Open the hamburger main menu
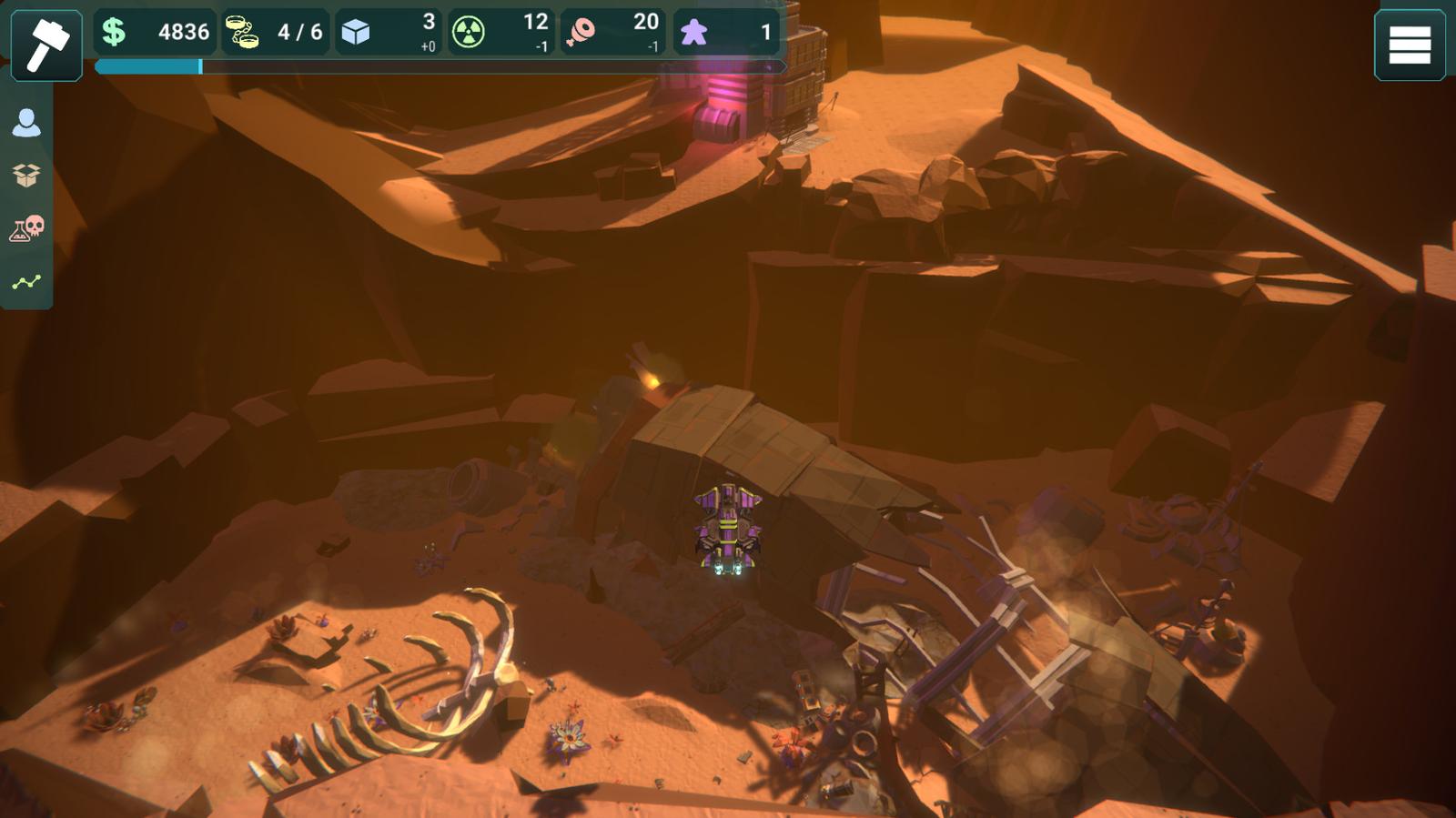The image size is (1456, 818). coord(1409,45)
